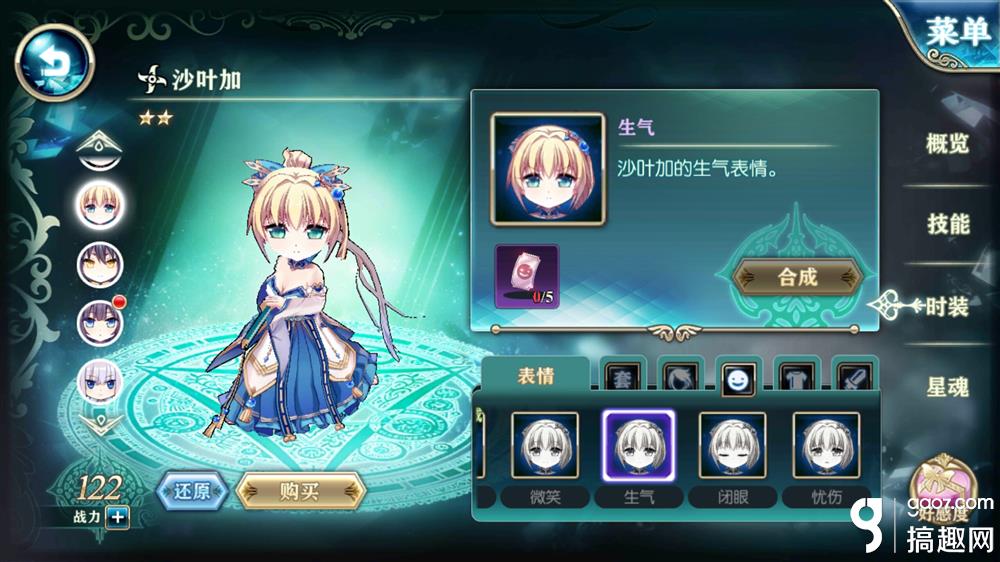Switch to the 套 set tab

(x=621, y=377)
